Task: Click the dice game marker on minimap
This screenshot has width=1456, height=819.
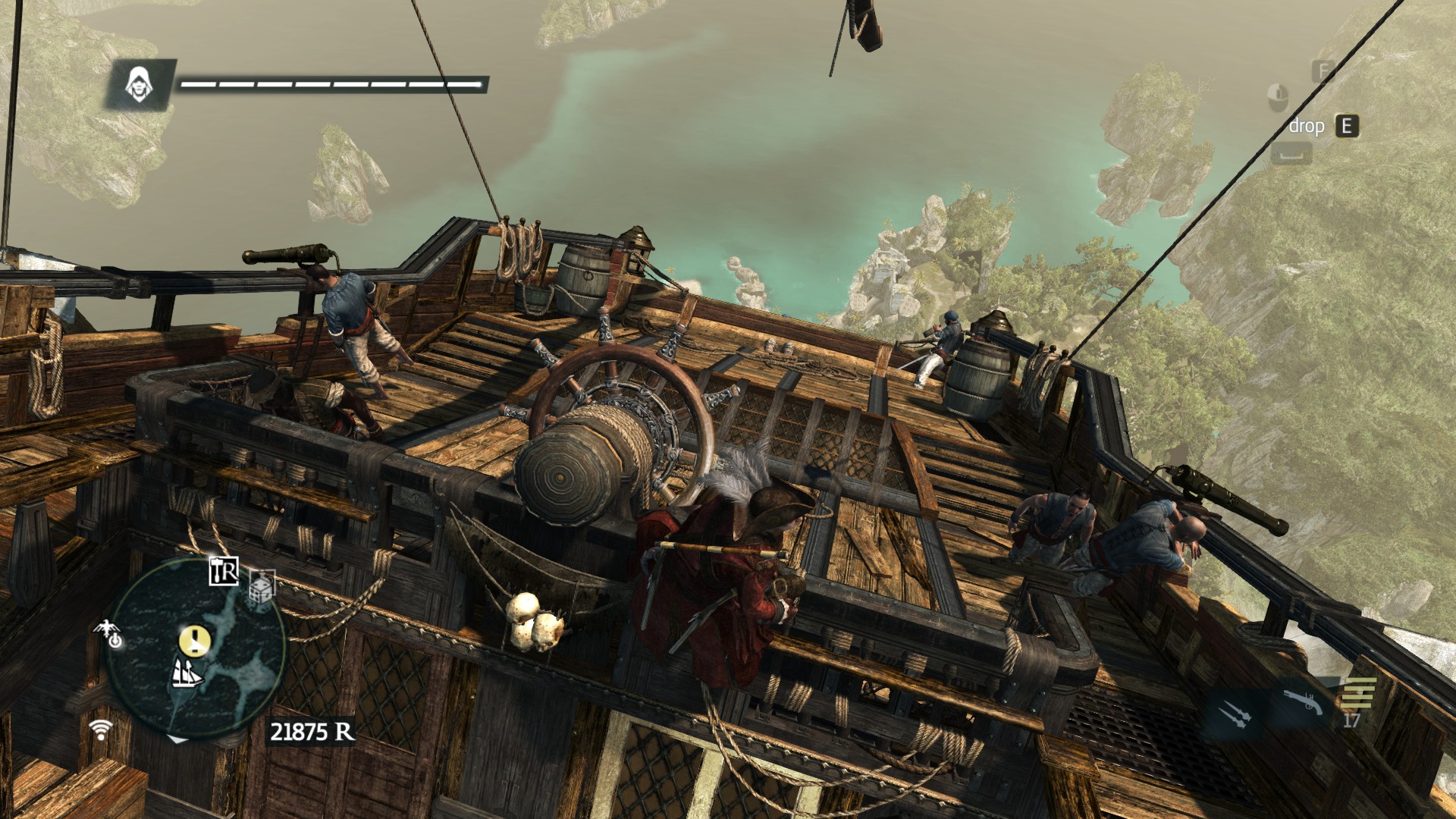Action: coord(261,587)
